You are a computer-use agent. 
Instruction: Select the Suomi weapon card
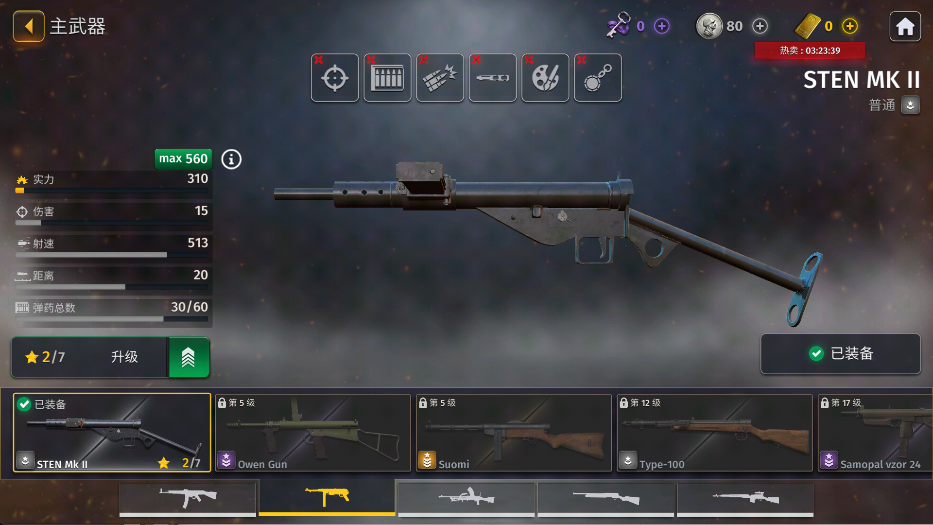[x=514, y=432]
